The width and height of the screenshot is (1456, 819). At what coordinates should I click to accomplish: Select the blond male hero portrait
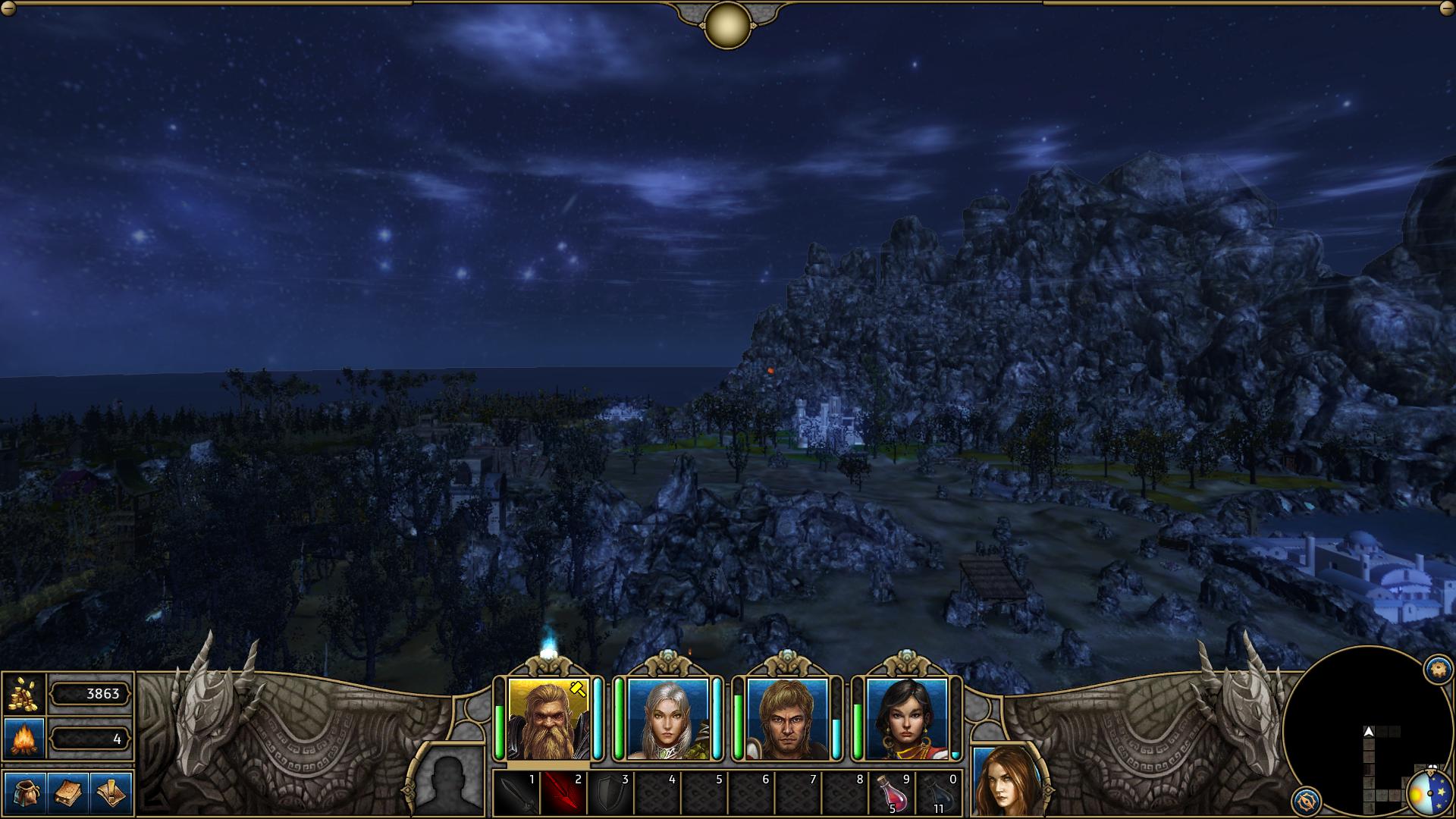786,719
